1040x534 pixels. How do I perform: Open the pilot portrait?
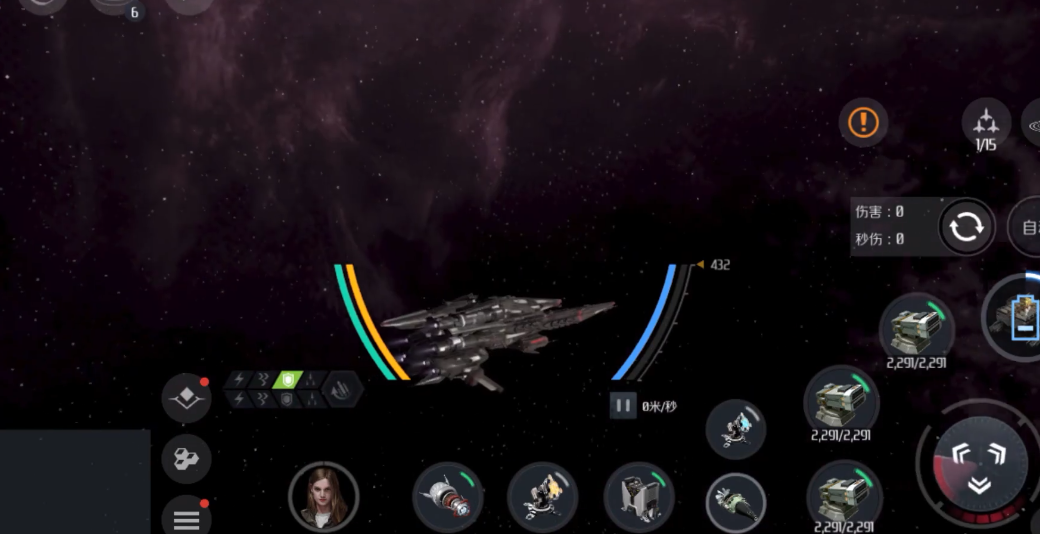click(323, 496)
